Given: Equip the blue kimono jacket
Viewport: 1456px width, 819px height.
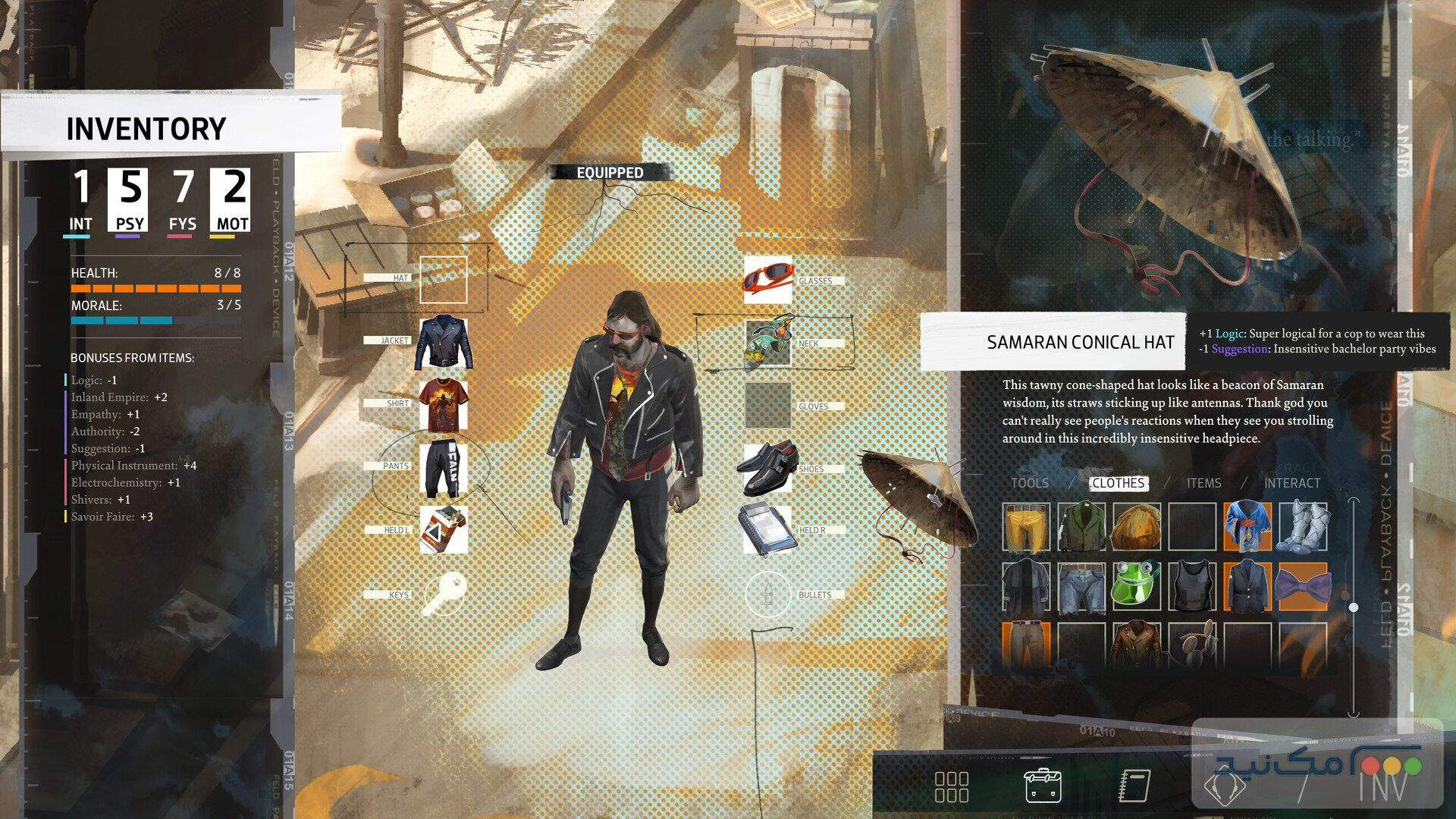Looking at the screenshot, I should pos(1246,526).
